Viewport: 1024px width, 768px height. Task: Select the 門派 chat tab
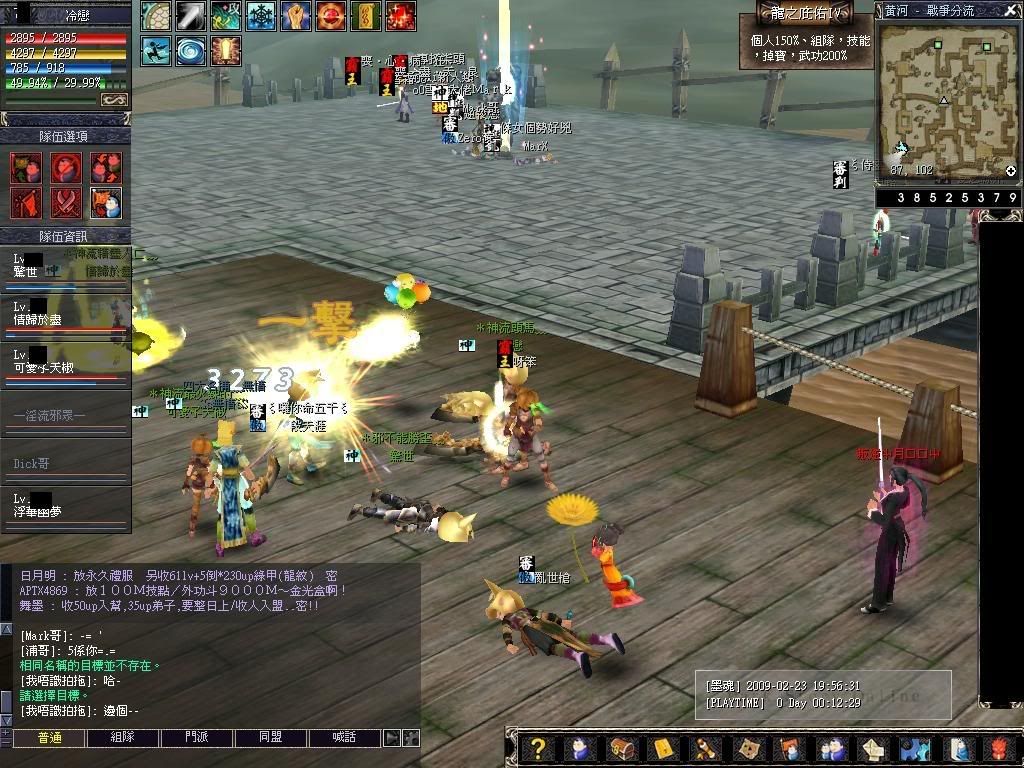[197, 738]
